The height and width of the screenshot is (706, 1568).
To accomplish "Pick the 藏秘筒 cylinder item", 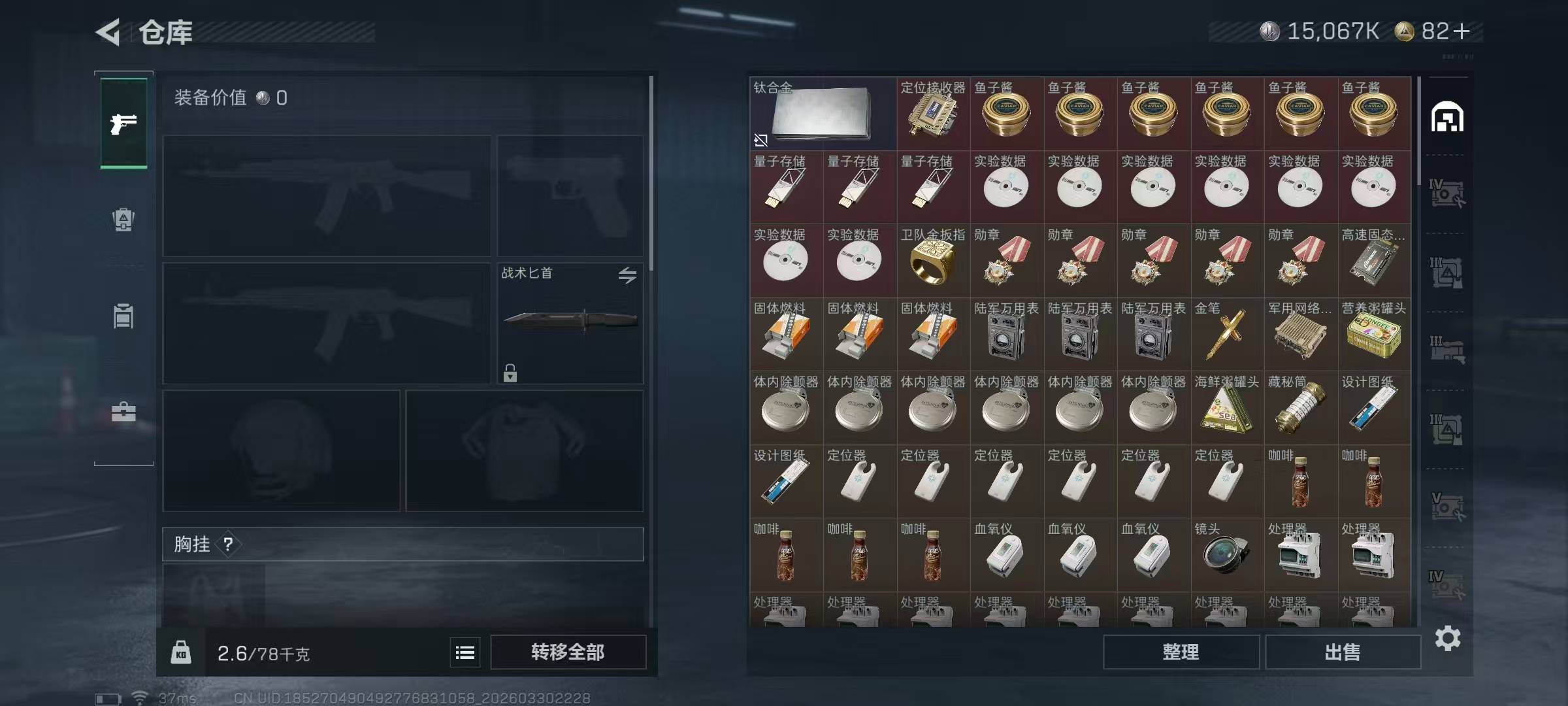I will [1300, 408].
